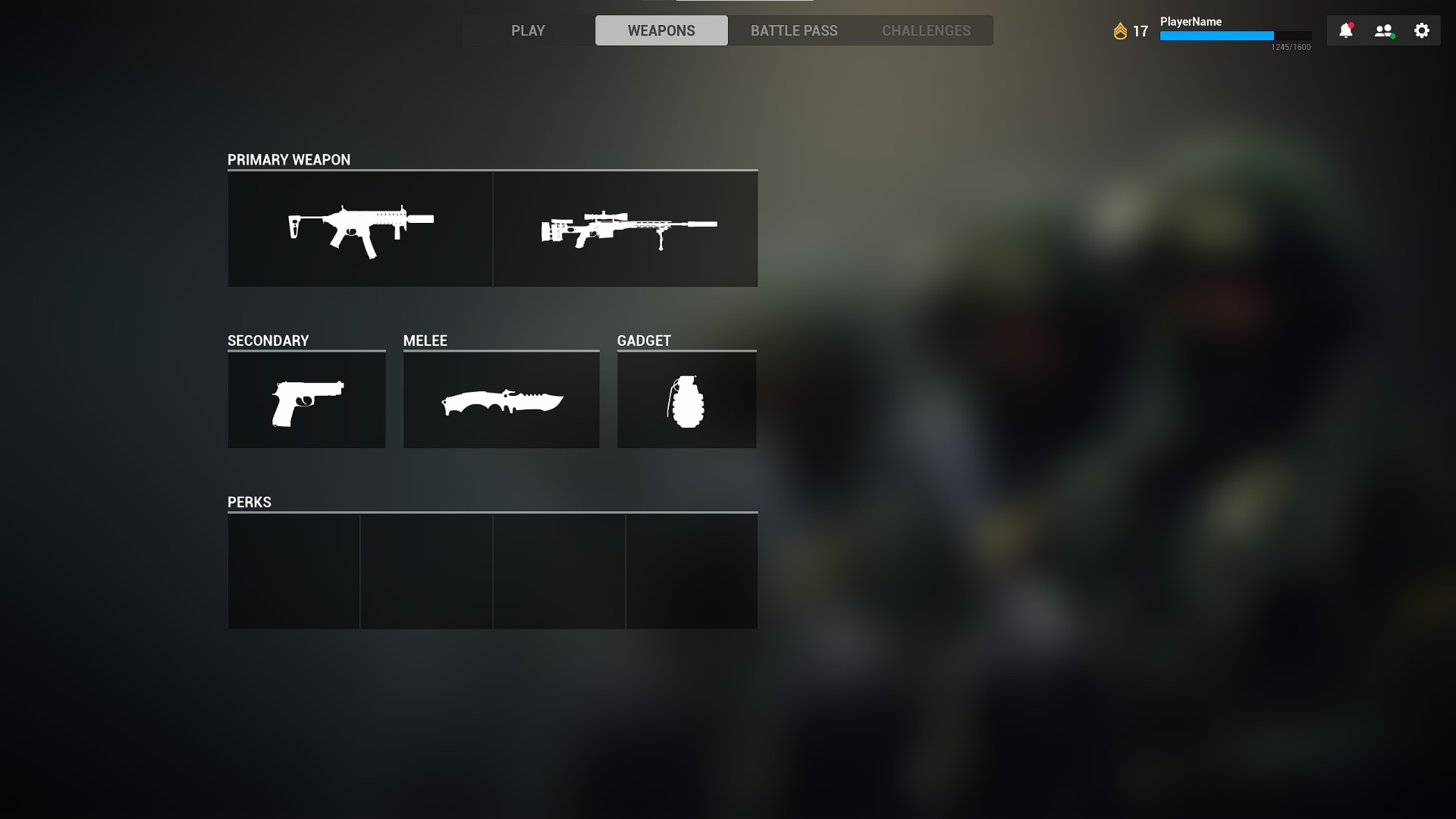
Task: Open the pistol in the Secondary slot
Action: pos(306,400)
